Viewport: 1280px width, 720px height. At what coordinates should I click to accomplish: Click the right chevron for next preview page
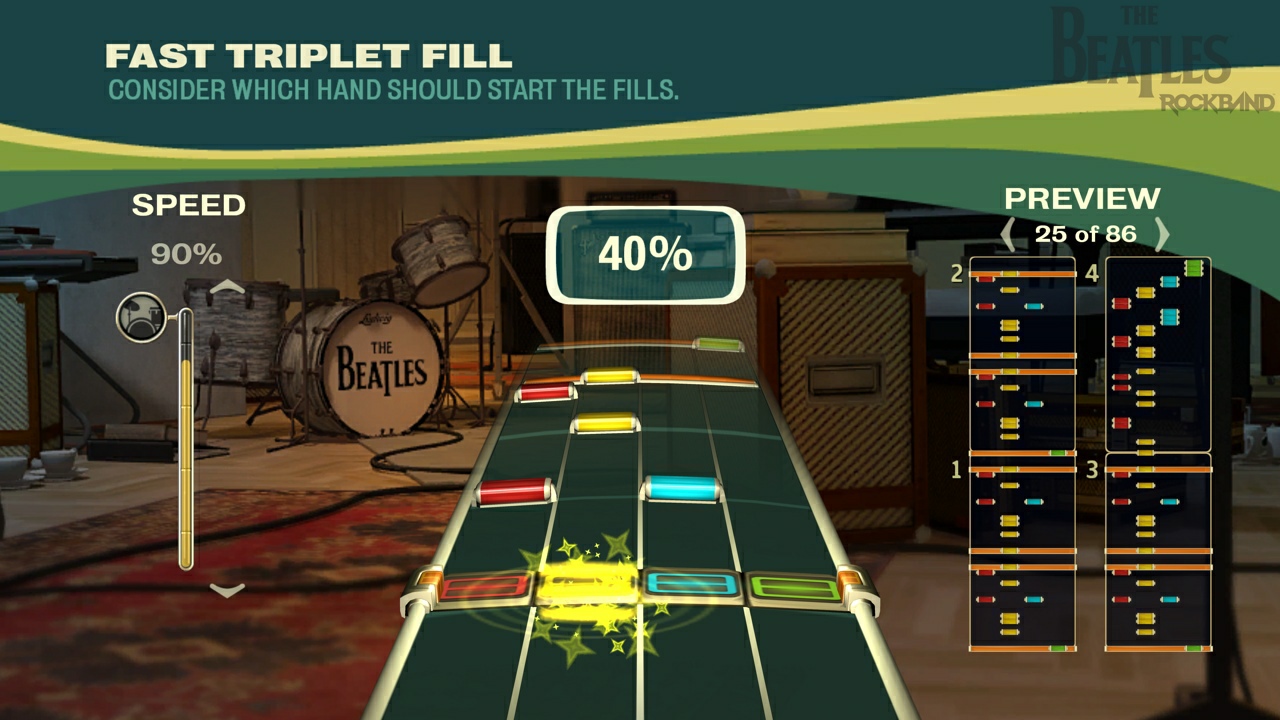[x=1163, y=234]
